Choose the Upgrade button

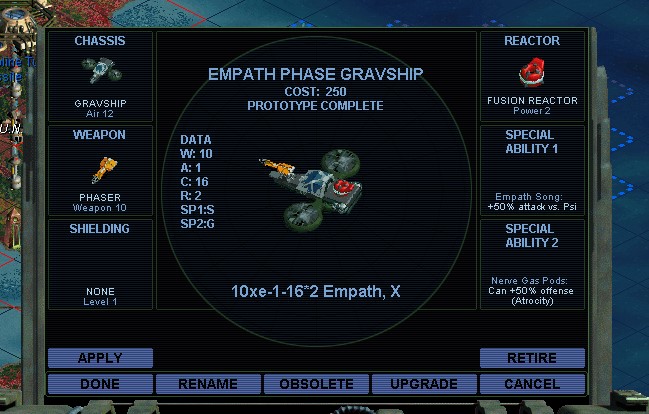424,384
